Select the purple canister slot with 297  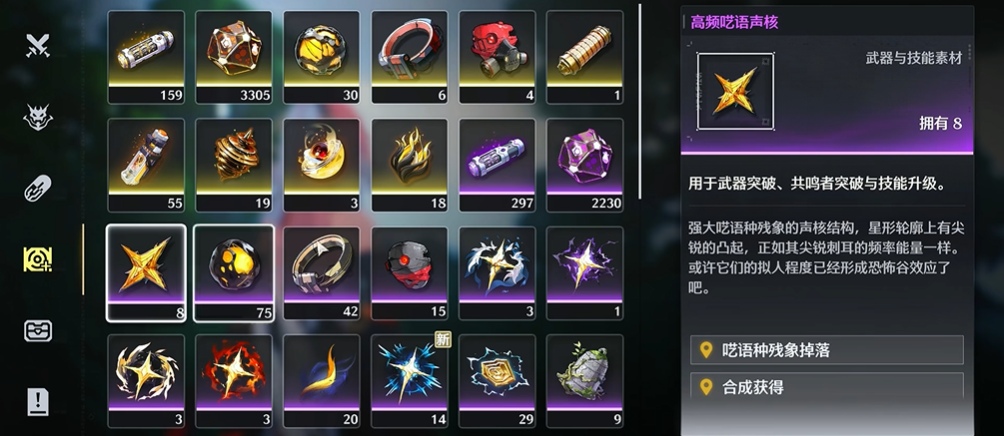497,164
